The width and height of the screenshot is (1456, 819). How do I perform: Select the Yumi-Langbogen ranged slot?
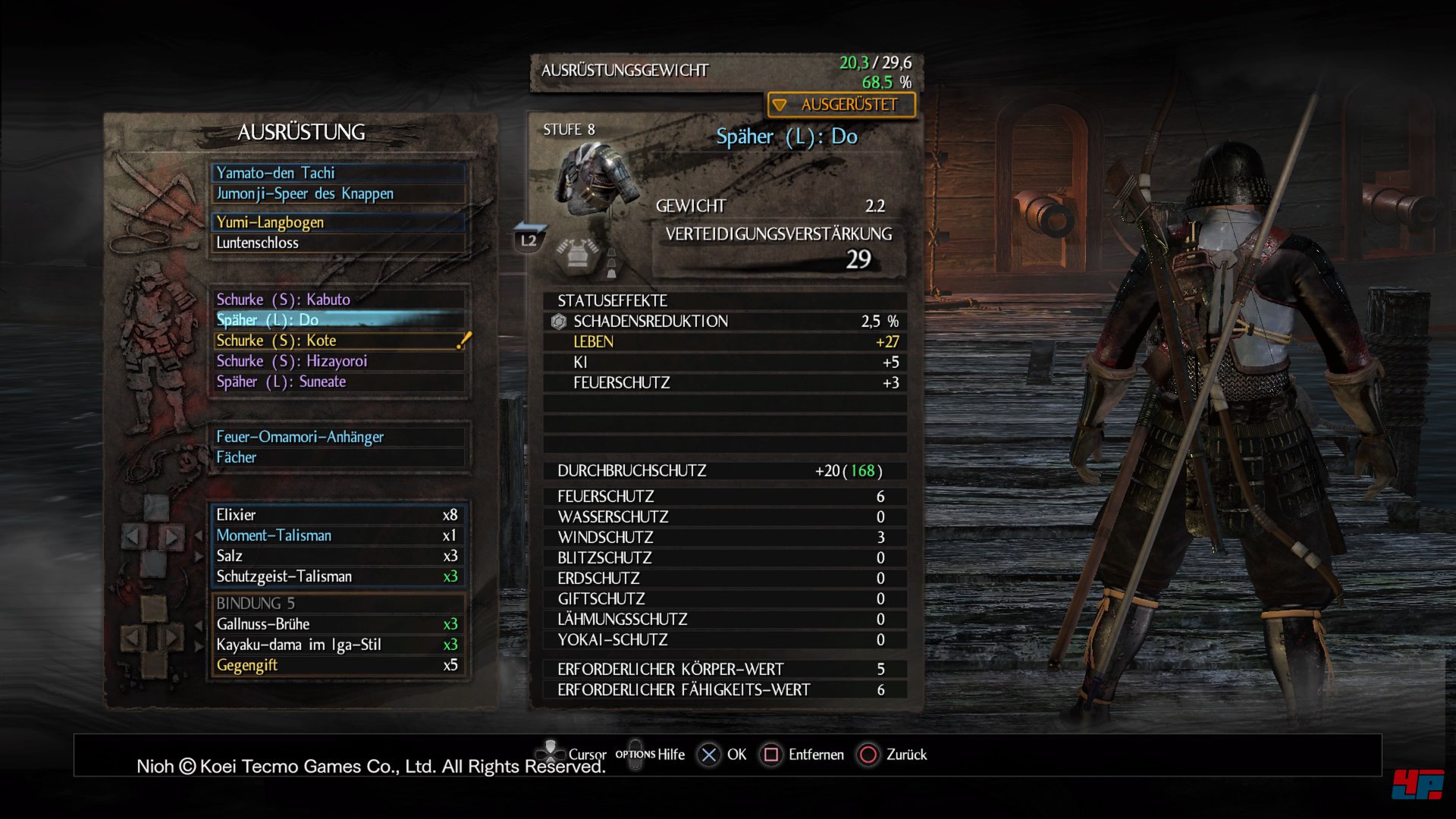pos(338,222)
